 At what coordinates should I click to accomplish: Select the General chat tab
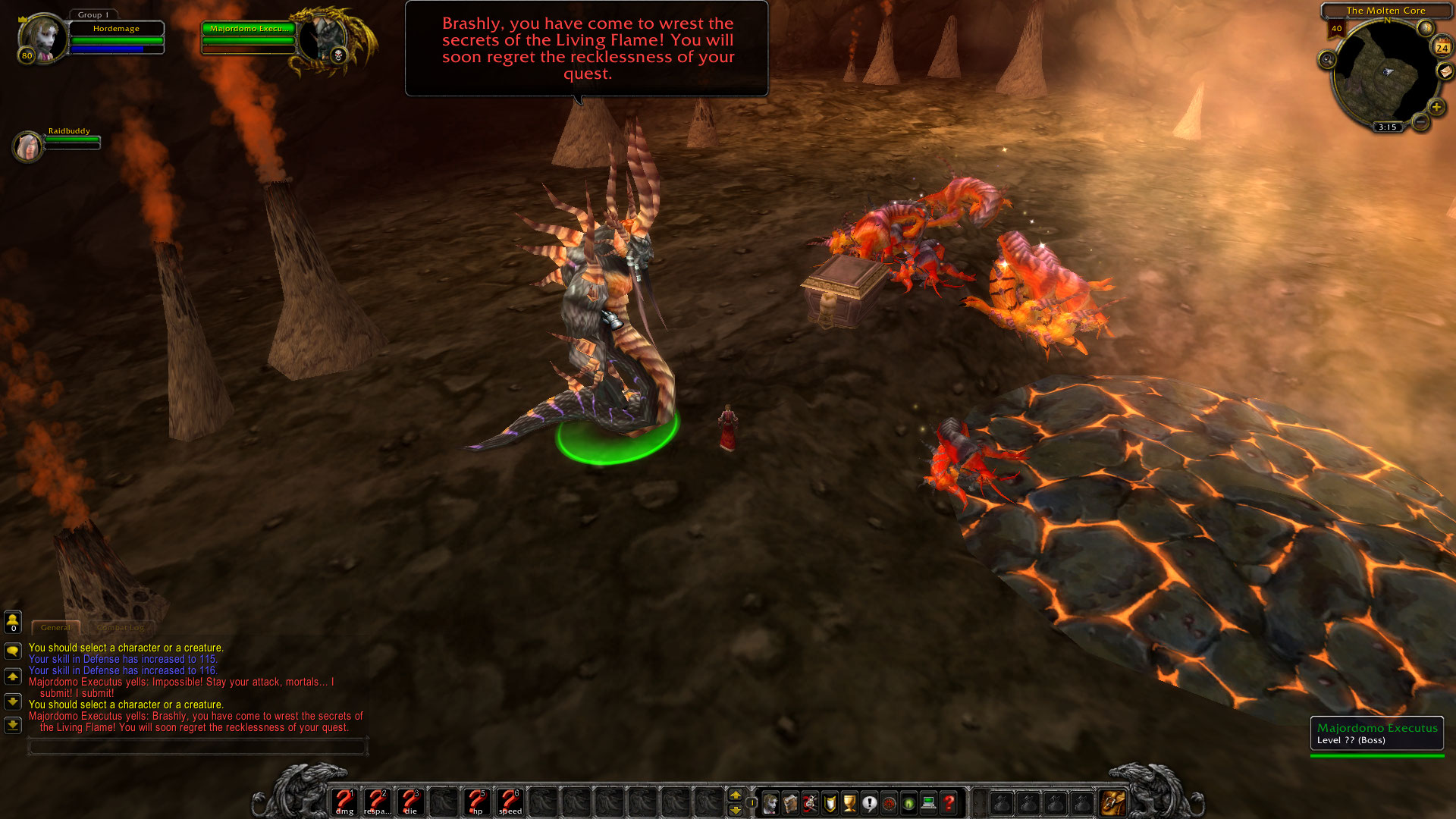(x=56, y=628)
